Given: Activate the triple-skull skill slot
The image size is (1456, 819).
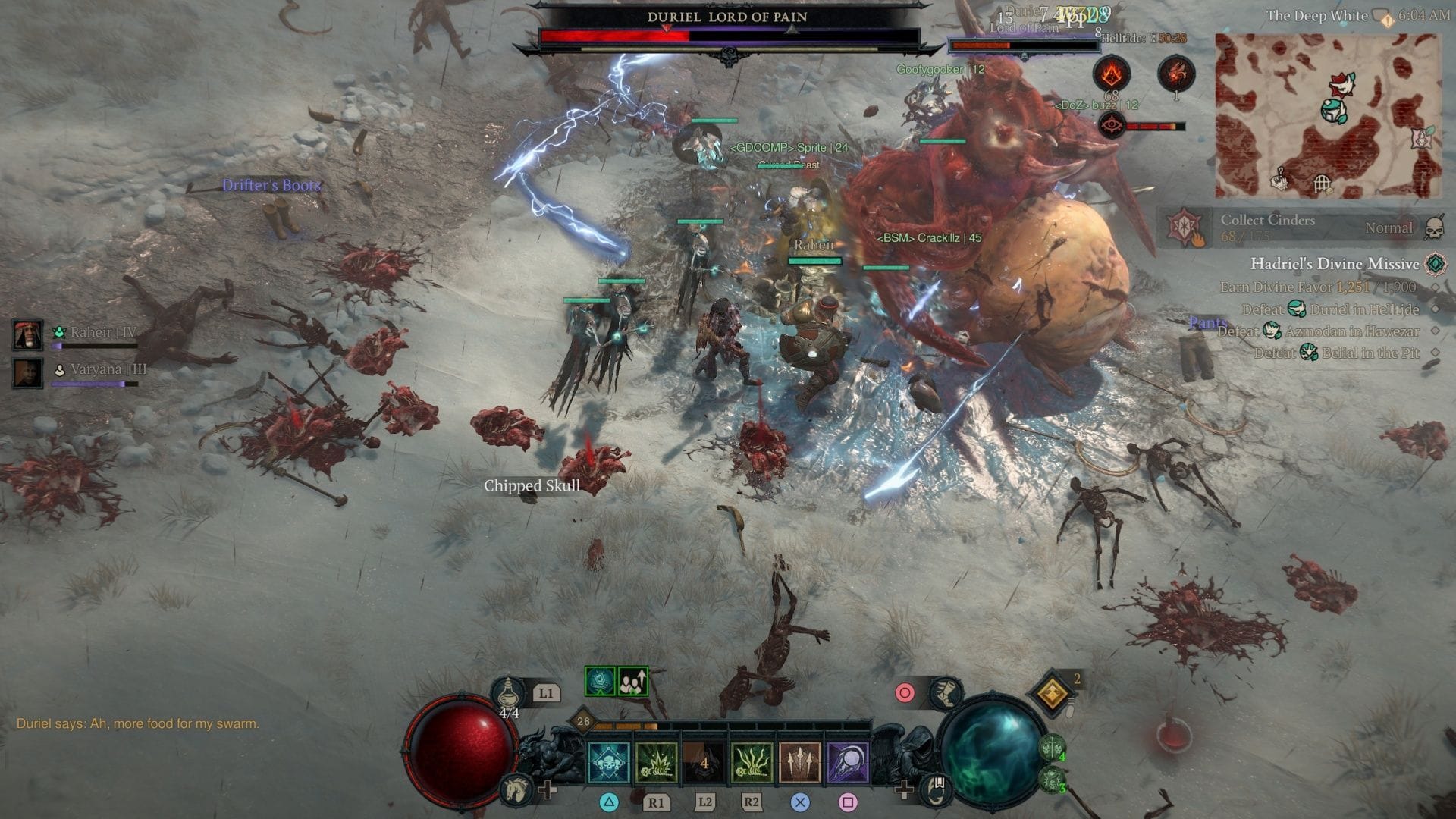Looking at the screenshot, I should [x=609, y=761].
